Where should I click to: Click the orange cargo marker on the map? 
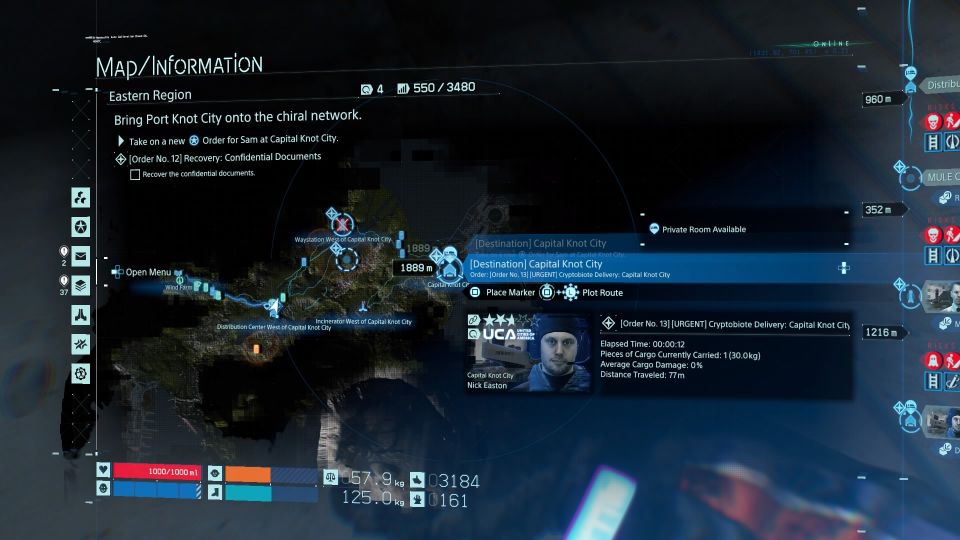pos(259,347)
